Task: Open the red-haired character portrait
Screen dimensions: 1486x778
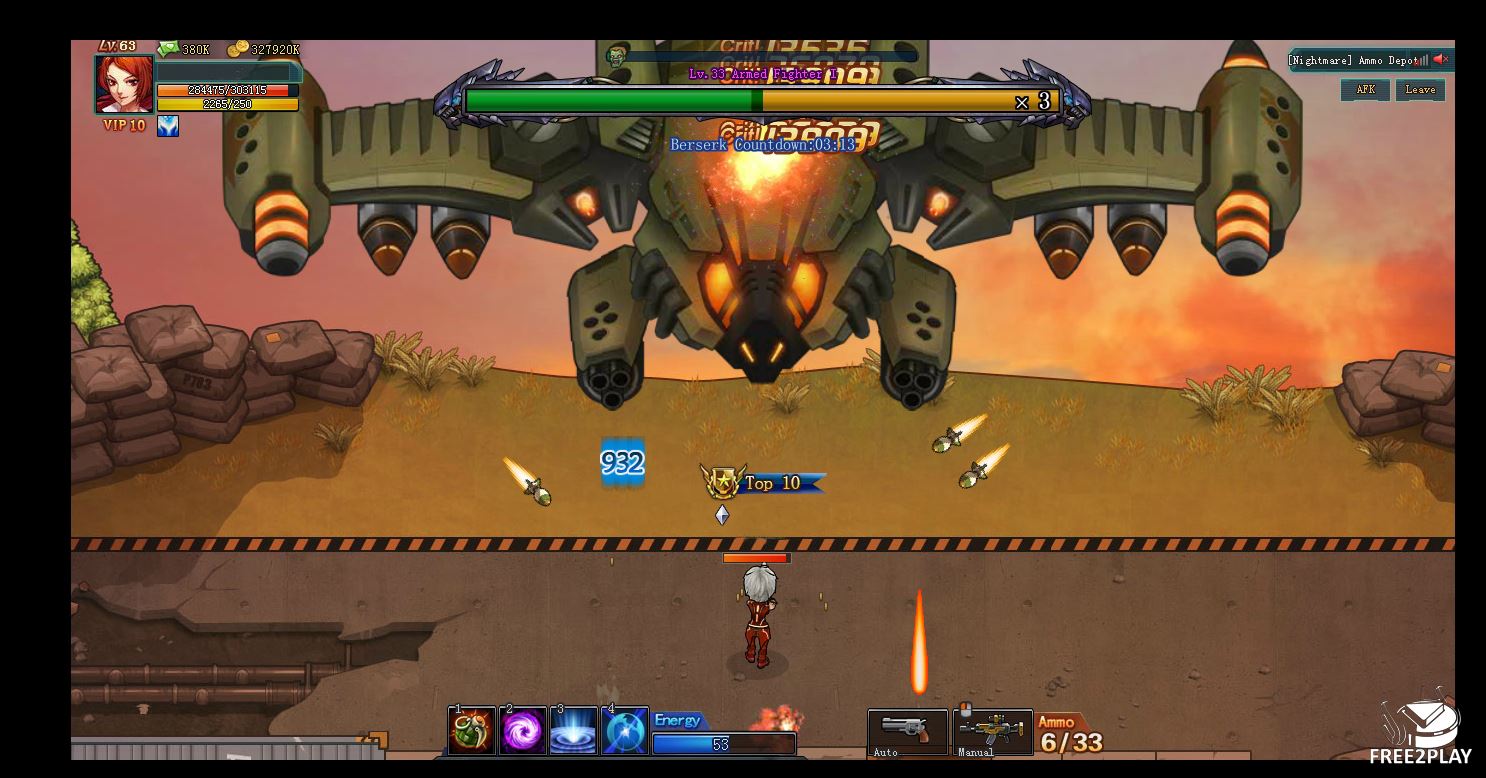Action: (124, 85)
